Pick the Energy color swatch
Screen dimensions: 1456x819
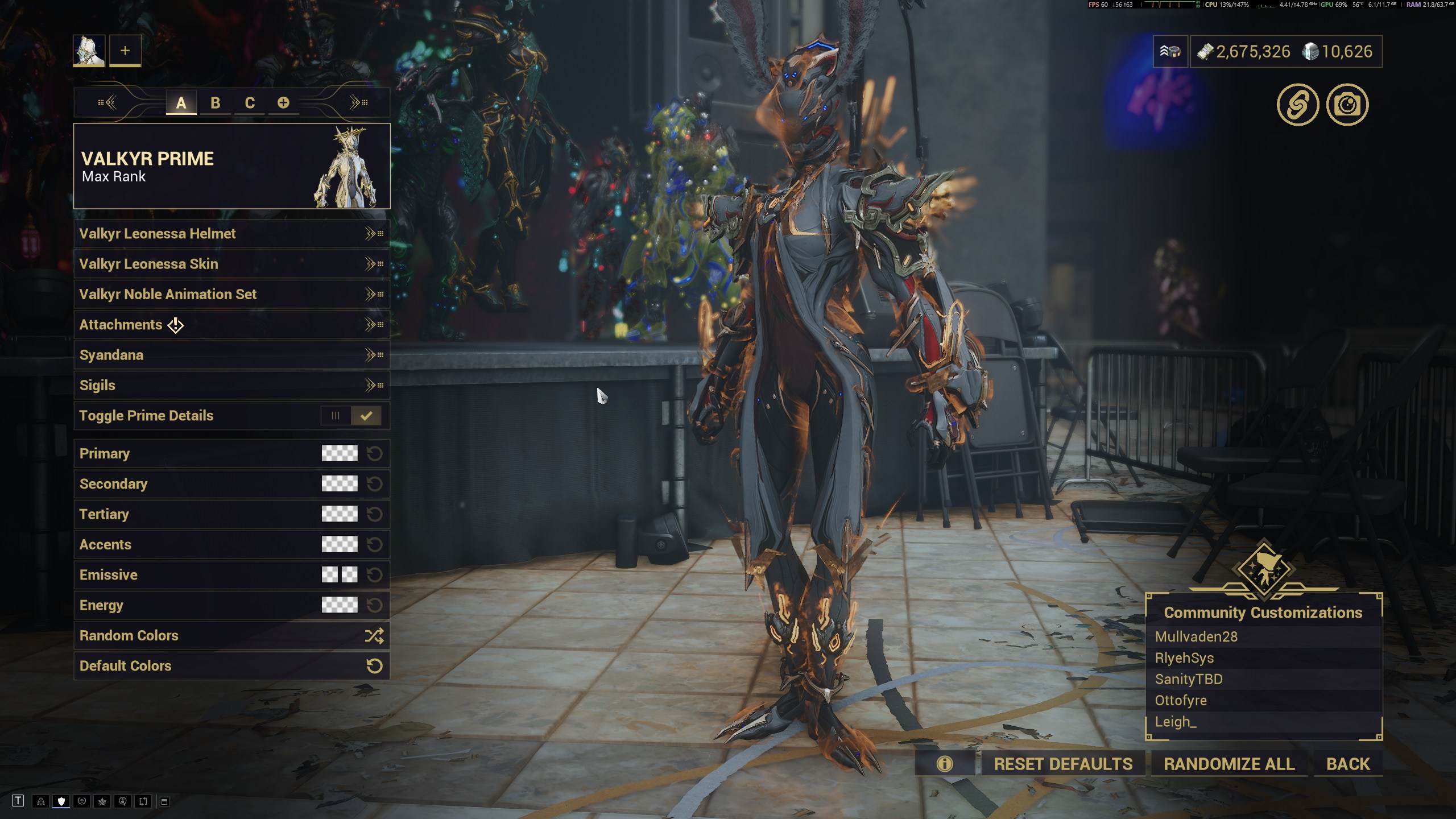(x=340, y=605)
